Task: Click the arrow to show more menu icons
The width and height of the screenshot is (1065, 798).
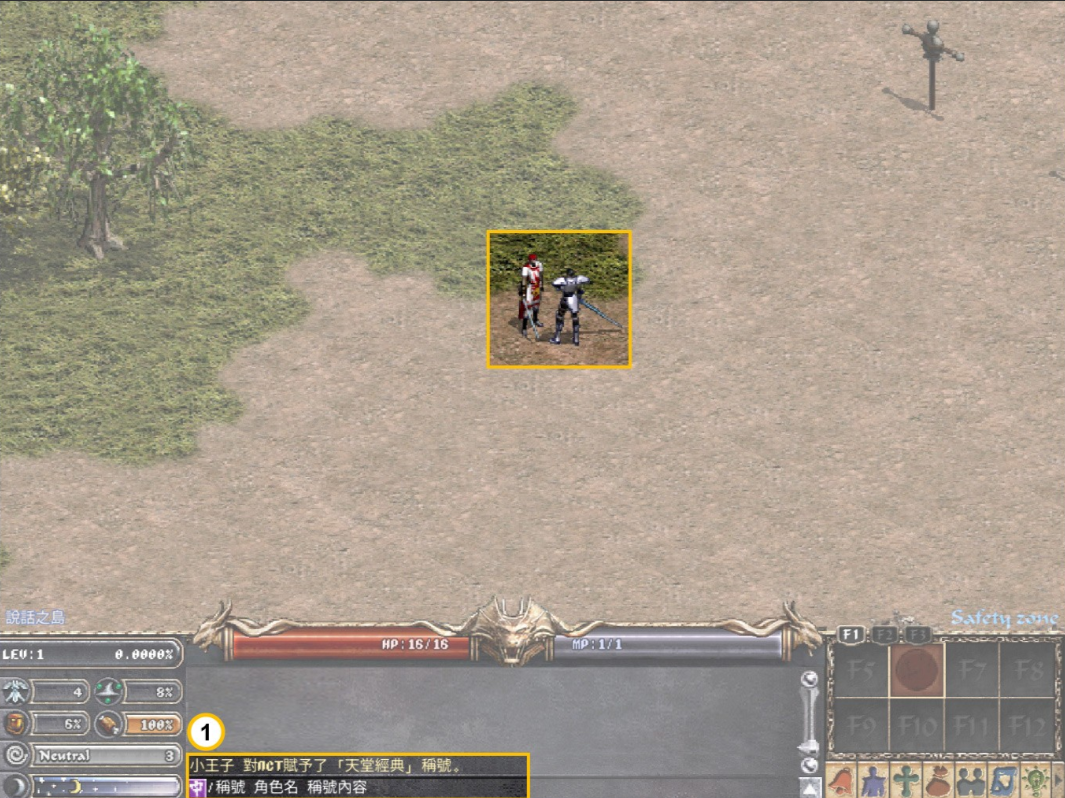Action: pyautogui.click(x=1058, y=781)
